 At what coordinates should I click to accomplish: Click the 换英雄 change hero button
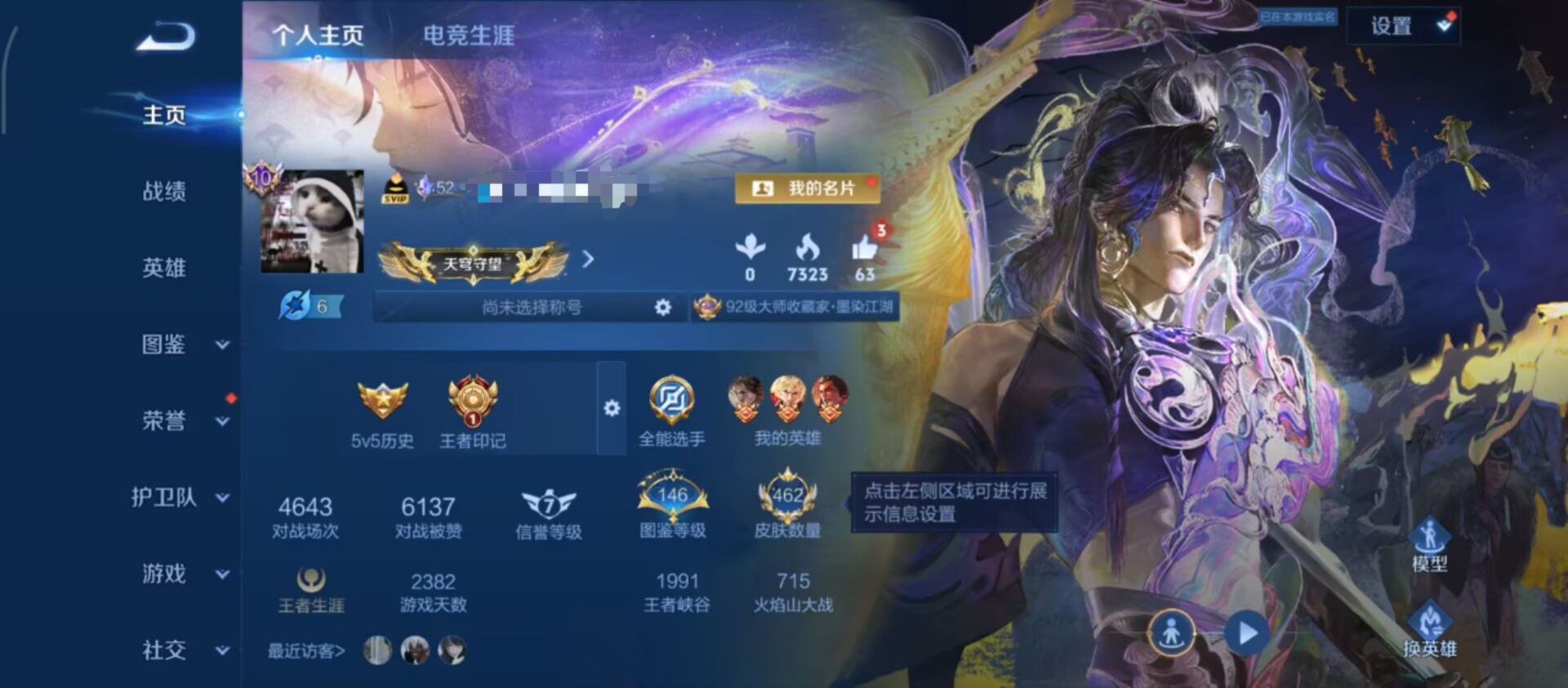pyautogui.click(x=1429, y=630)
